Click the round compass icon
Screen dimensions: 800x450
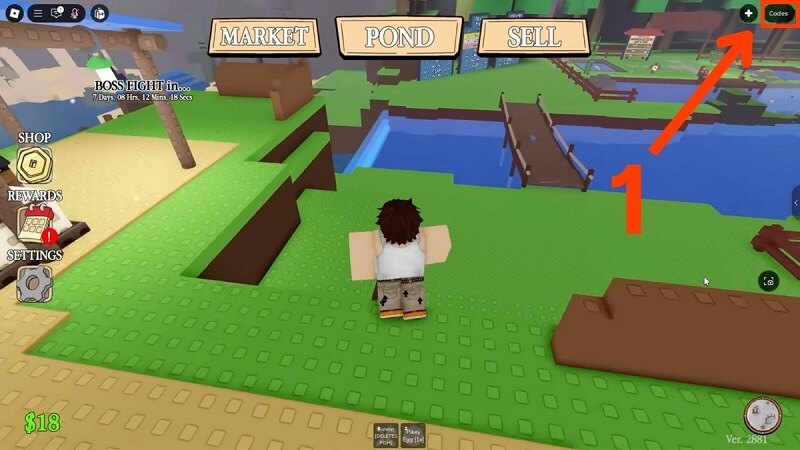click(x=761, y=415)
